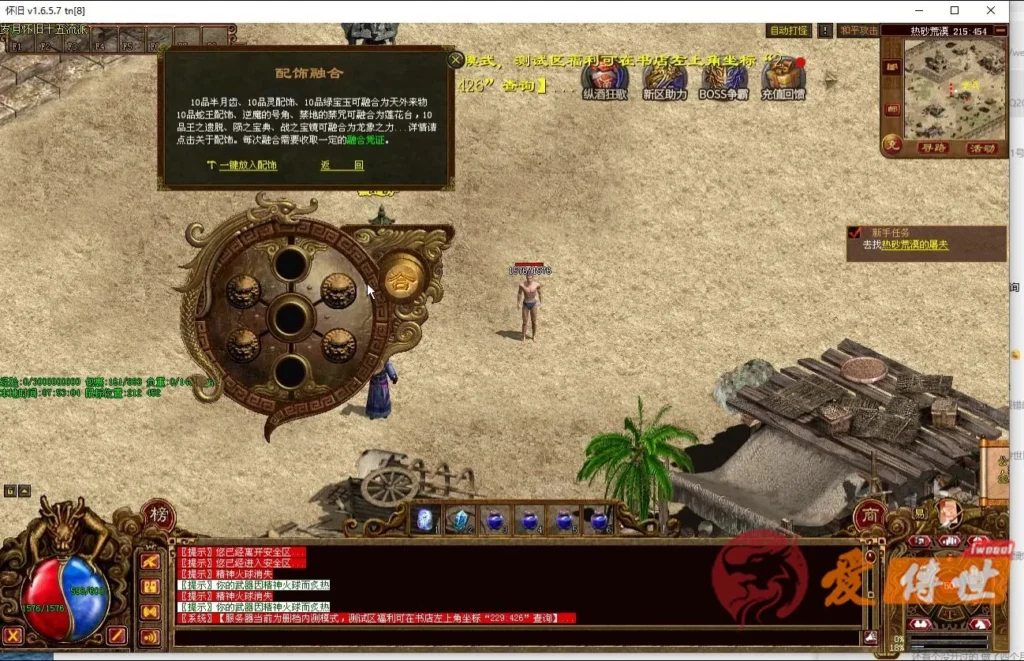Use the crystal item in hotbar slot 2

[461, 520]
